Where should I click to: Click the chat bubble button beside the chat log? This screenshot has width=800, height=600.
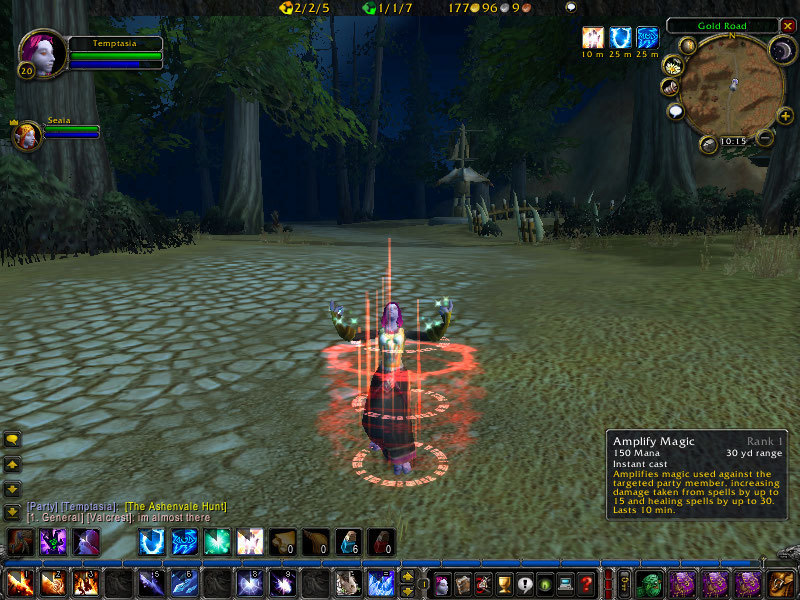tap(13, 439)
